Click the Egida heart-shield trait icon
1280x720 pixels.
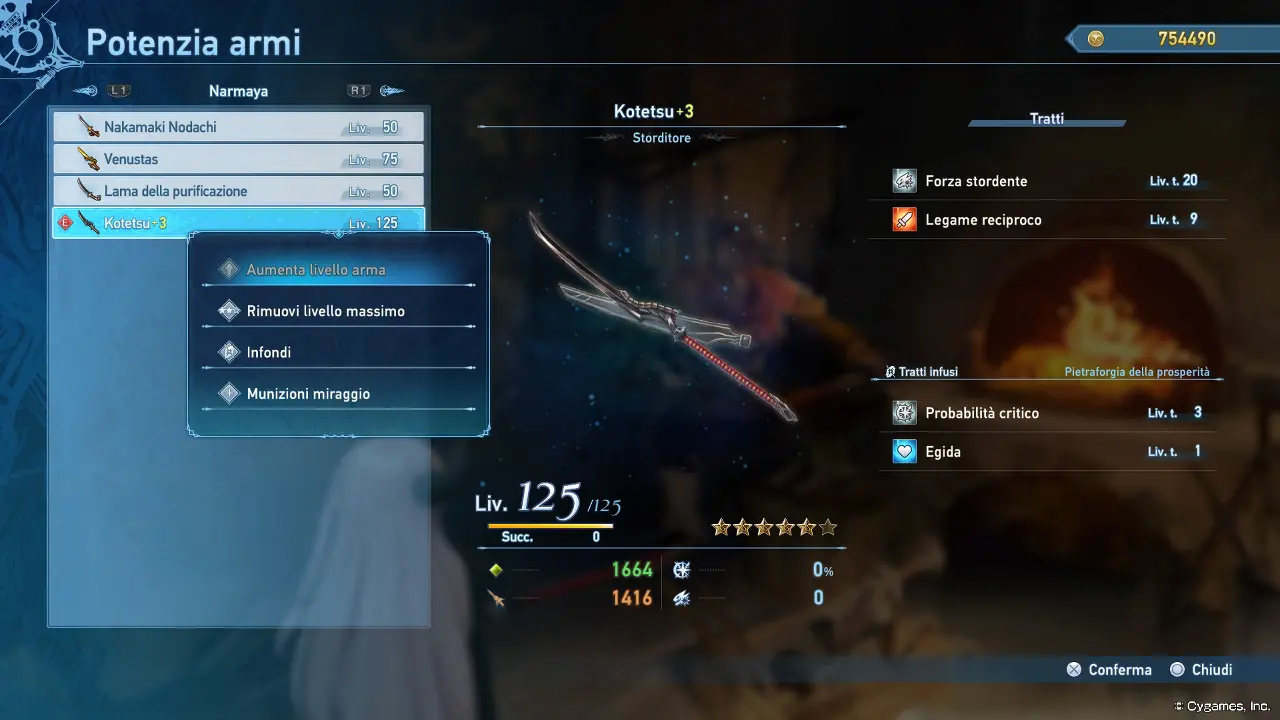pyautogui.click(x=905, y=451)
